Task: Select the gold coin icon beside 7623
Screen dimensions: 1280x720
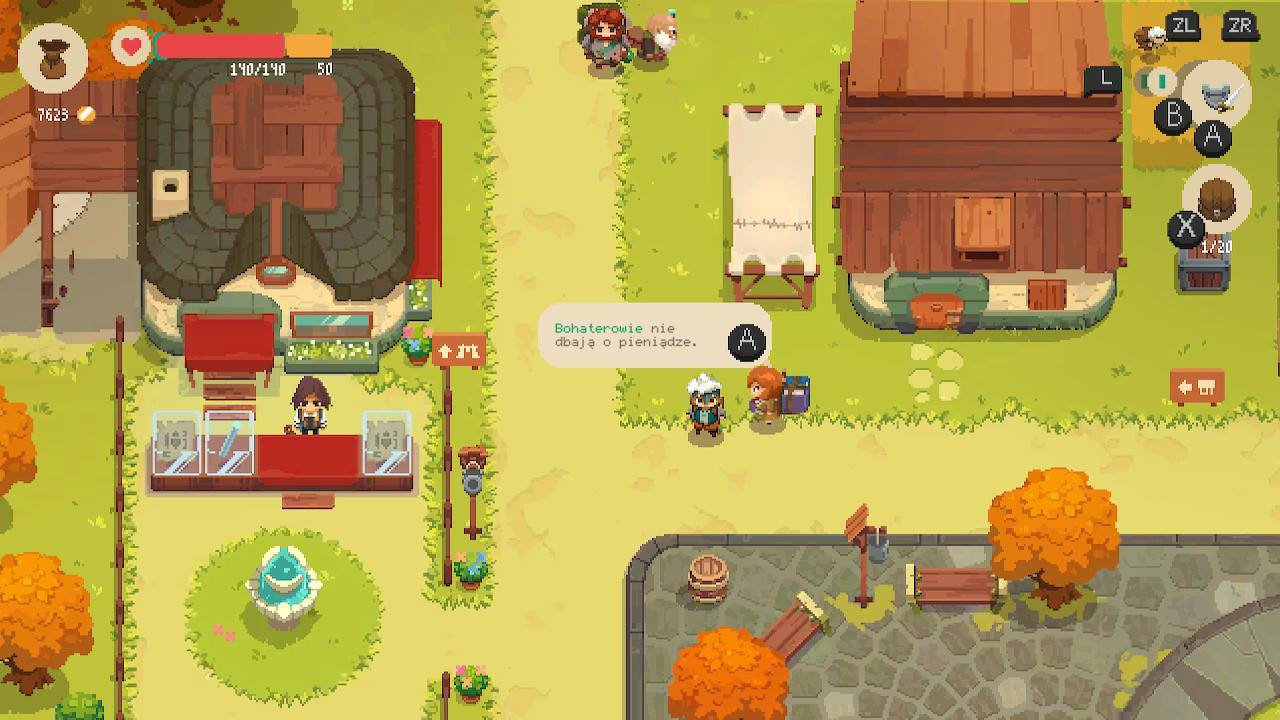Action: click(85, 113)
